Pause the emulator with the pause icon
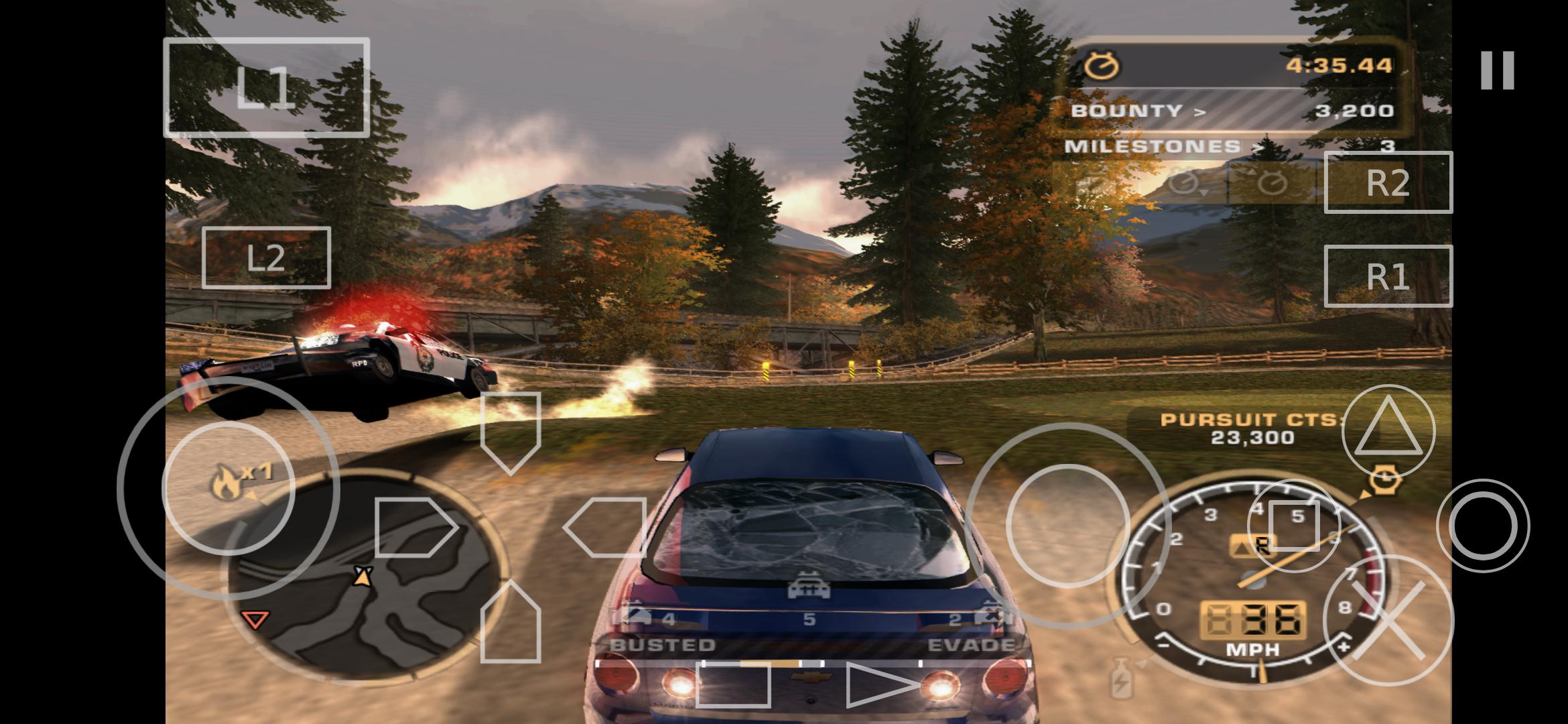Image resolution: width=1568 pixels, height=724 pixels. pos(1497,70)
